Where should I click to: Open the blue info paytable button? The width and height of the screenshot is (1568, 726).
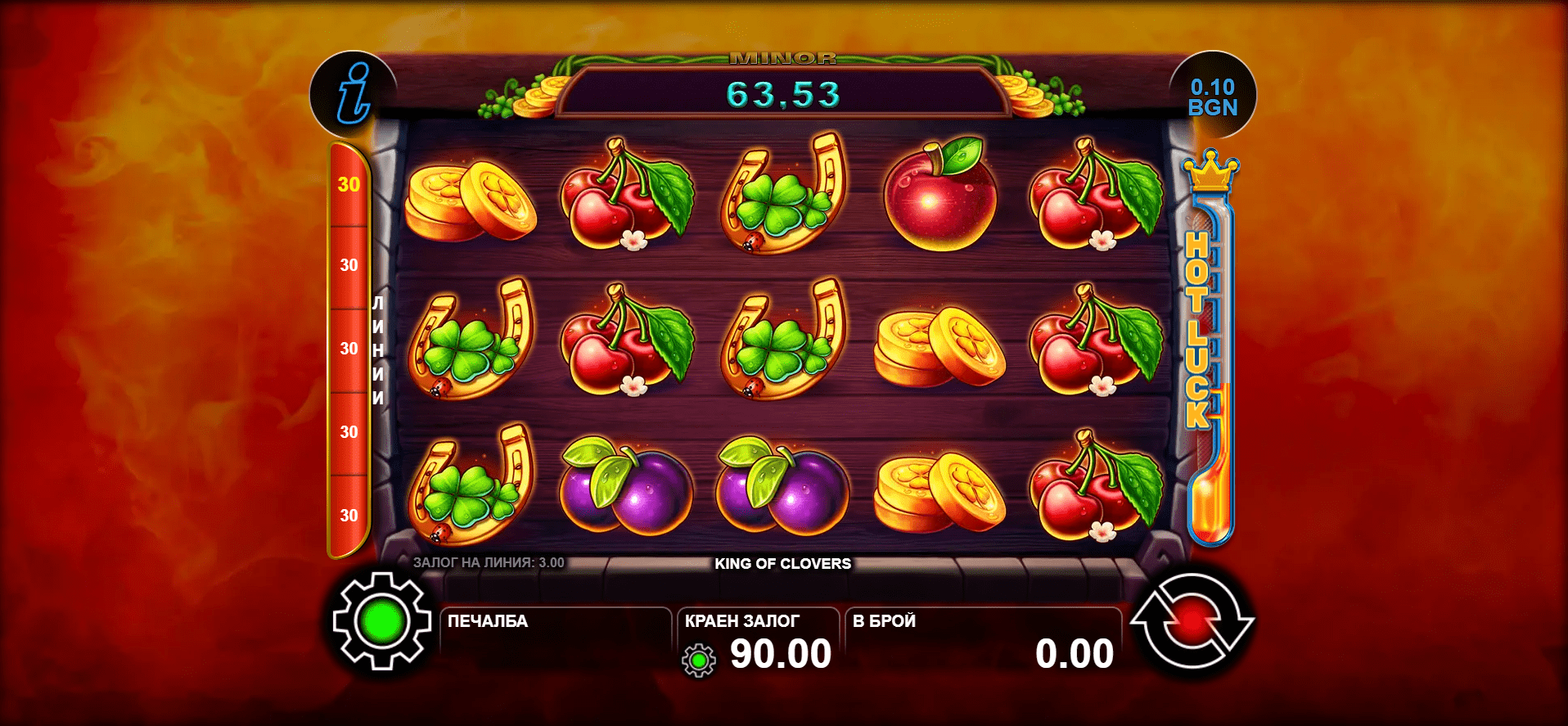(353, 94)
